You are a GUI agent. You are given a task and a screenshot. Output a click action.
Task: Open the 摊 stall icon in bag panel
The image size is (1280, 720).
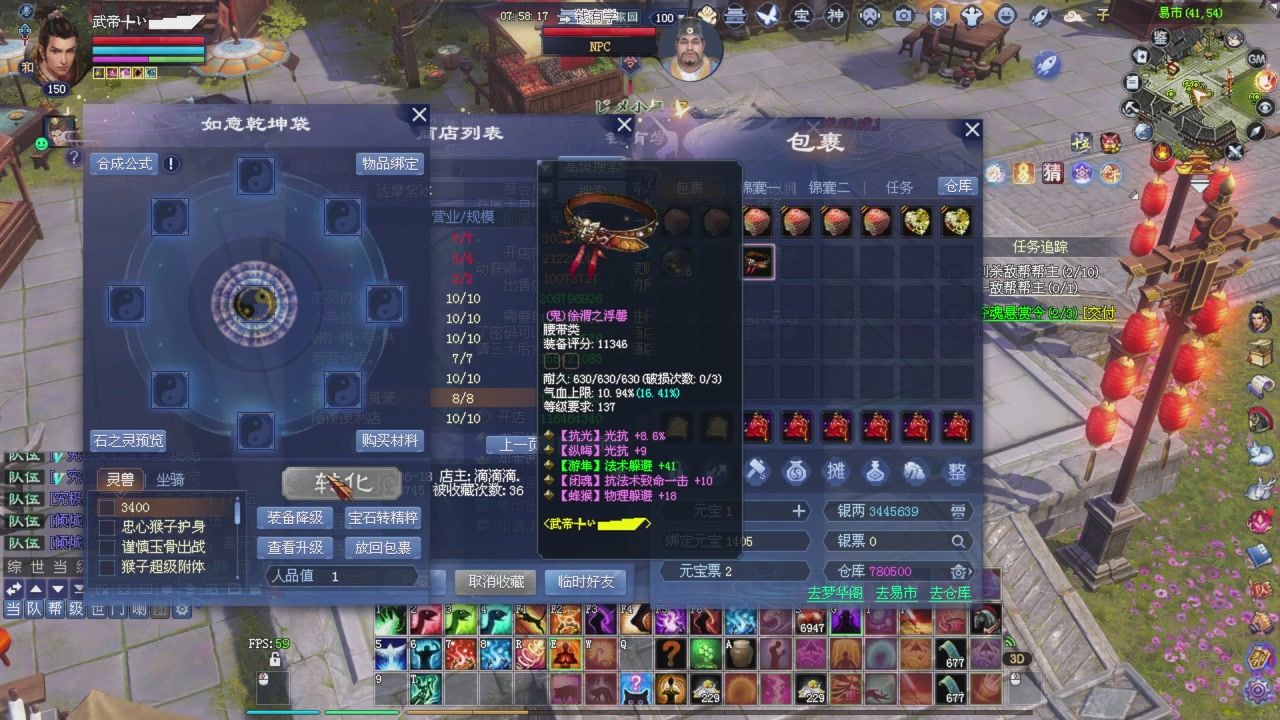pyautogui.click(x=835, y=471)
